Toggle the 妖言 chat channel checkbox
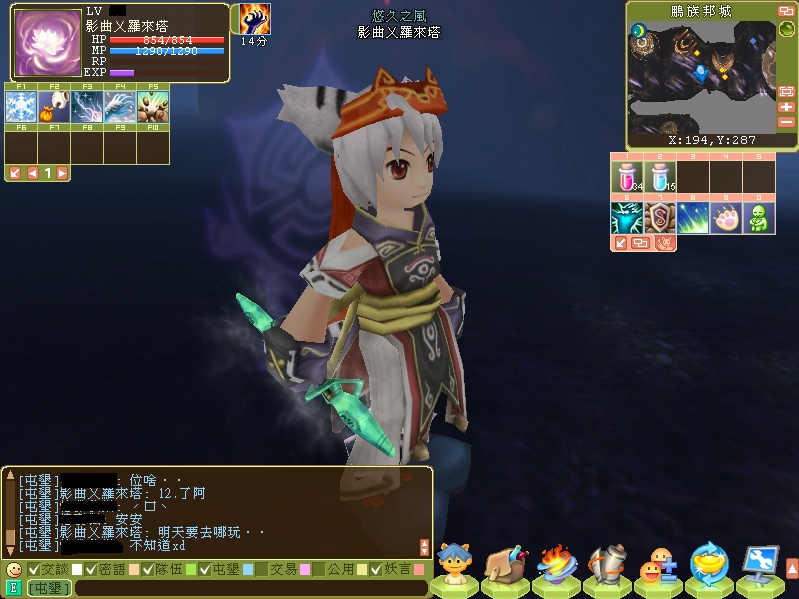The width and height of the screenshot is (799, 599). 376,569
